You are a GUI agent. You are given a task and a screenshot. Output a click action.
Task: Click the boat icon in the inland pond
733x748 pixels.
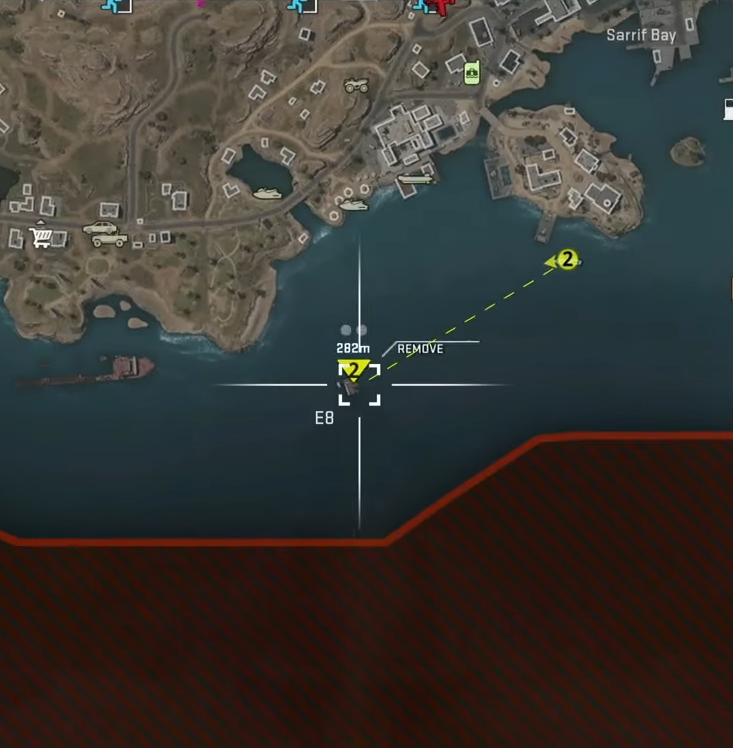(267, 193)
